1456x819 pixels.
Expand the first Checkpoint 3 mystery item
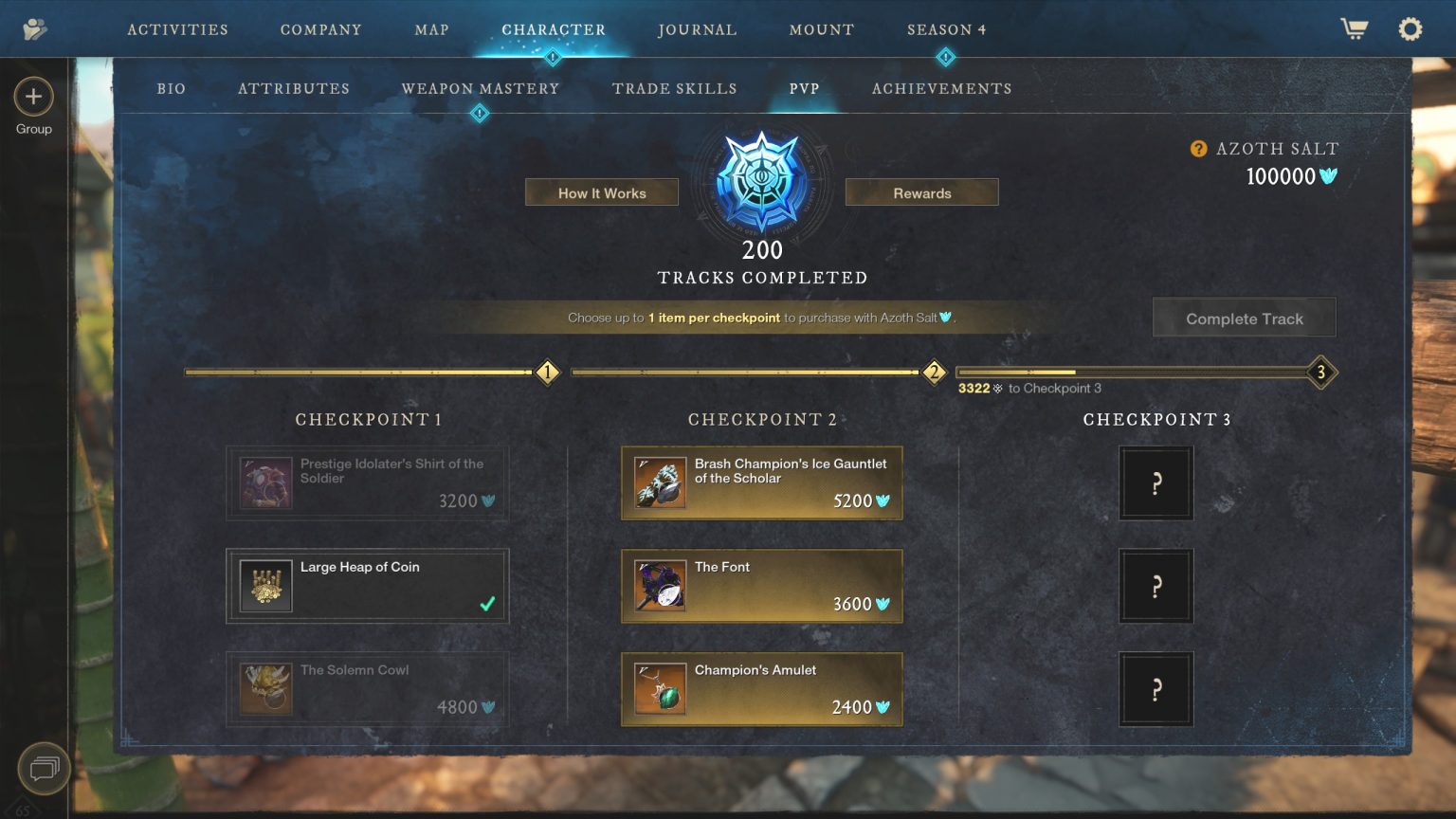(1156, 482)
